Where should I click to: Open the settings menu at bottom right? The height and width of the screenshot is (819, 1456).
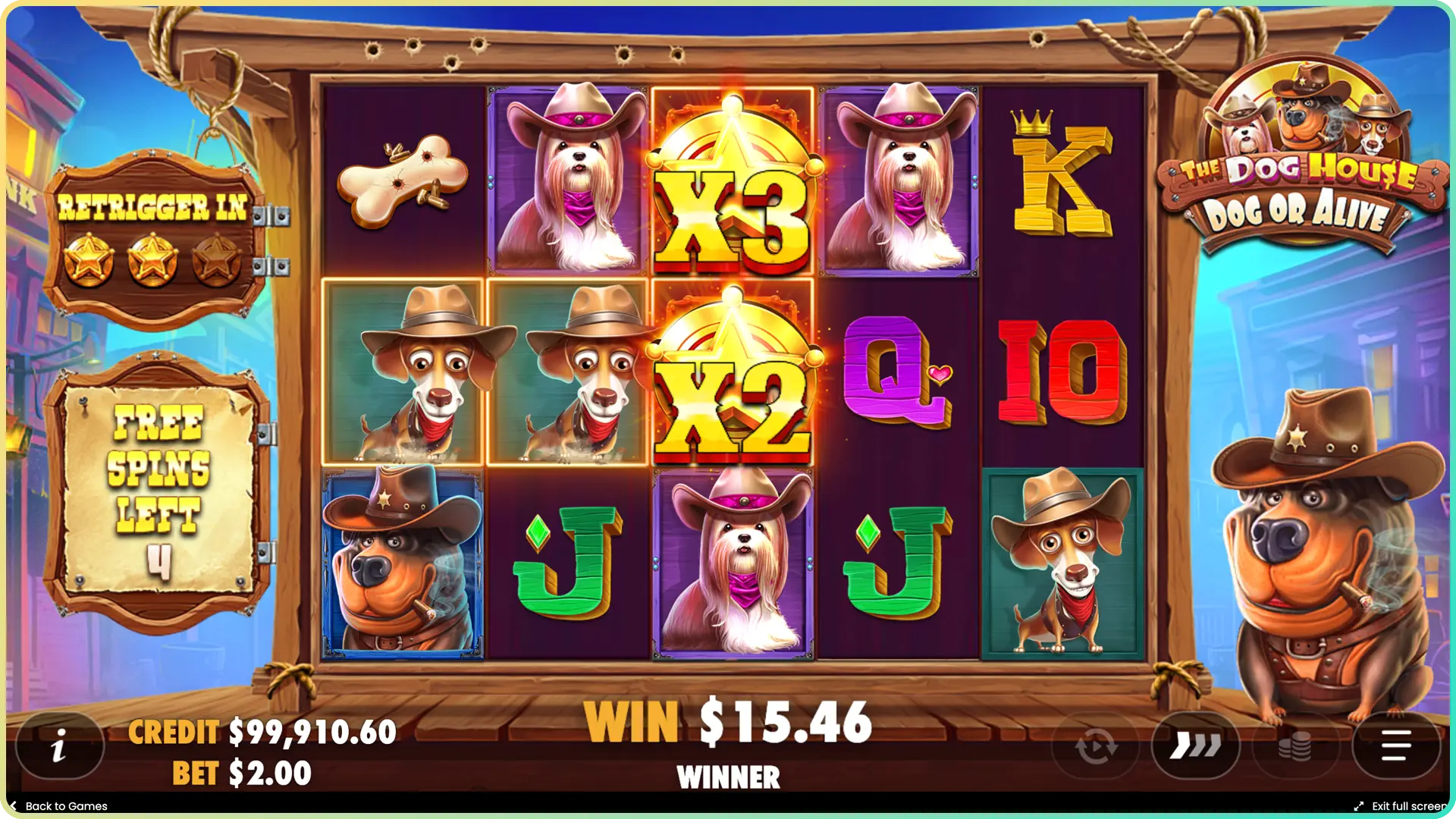click(1398, 746)
